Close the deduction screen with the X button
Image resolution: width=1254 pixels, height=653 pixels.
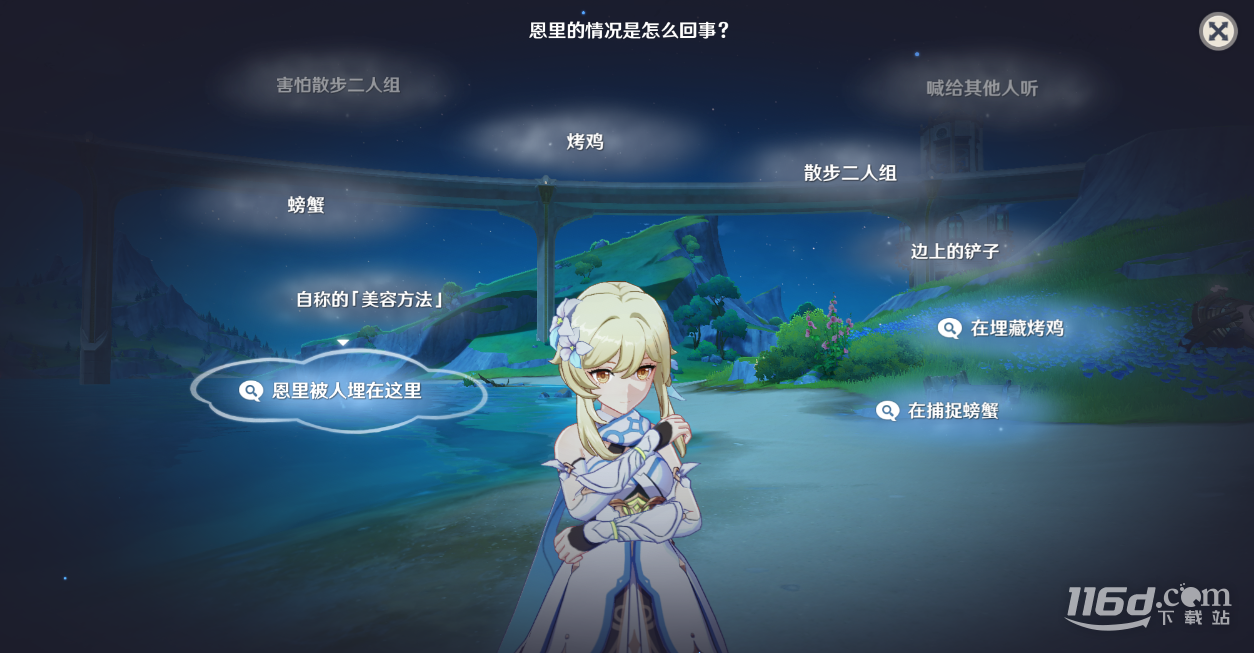[1217, 31]
